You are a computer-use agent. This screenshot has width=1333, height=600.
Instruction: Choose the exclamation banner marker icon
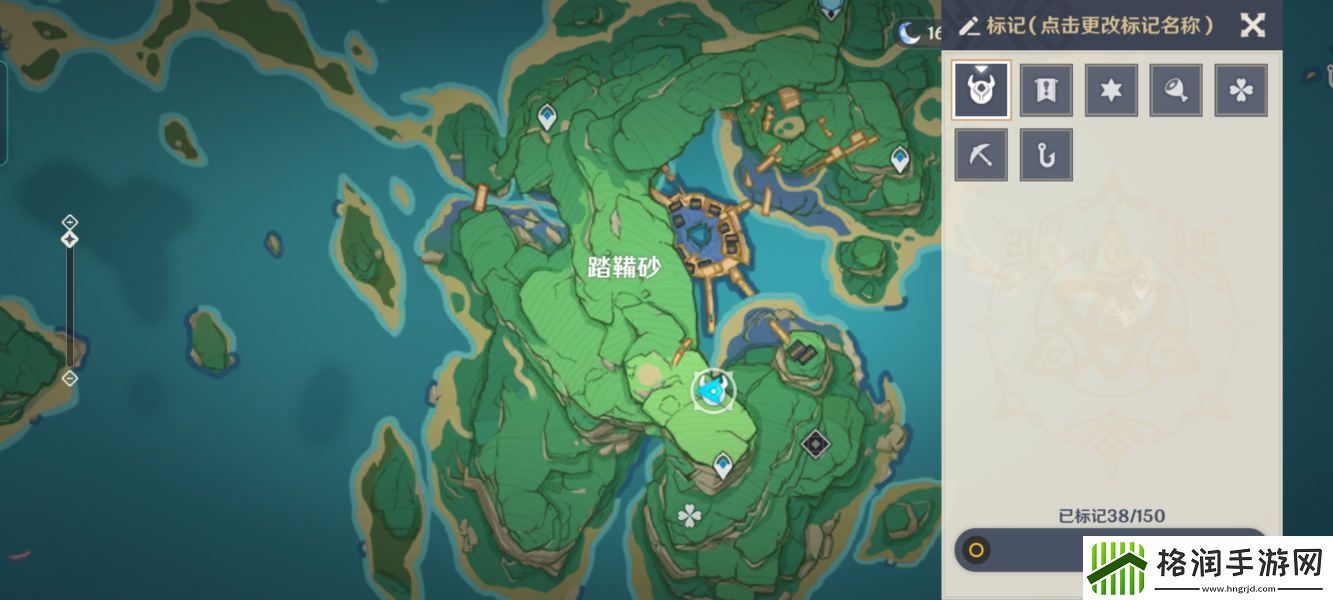point(1046,91)
